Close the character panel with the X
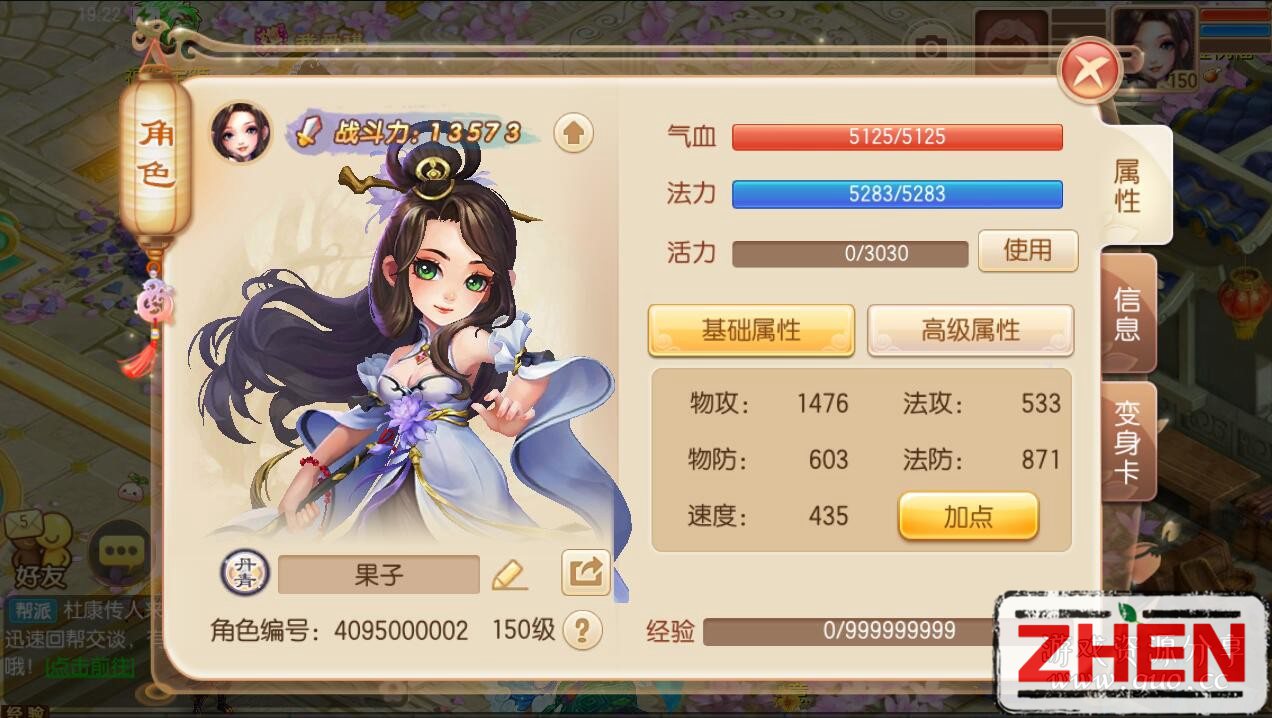Image resolution: width=1272 pixels, height=718 pixels. [x=1090, y=70]
